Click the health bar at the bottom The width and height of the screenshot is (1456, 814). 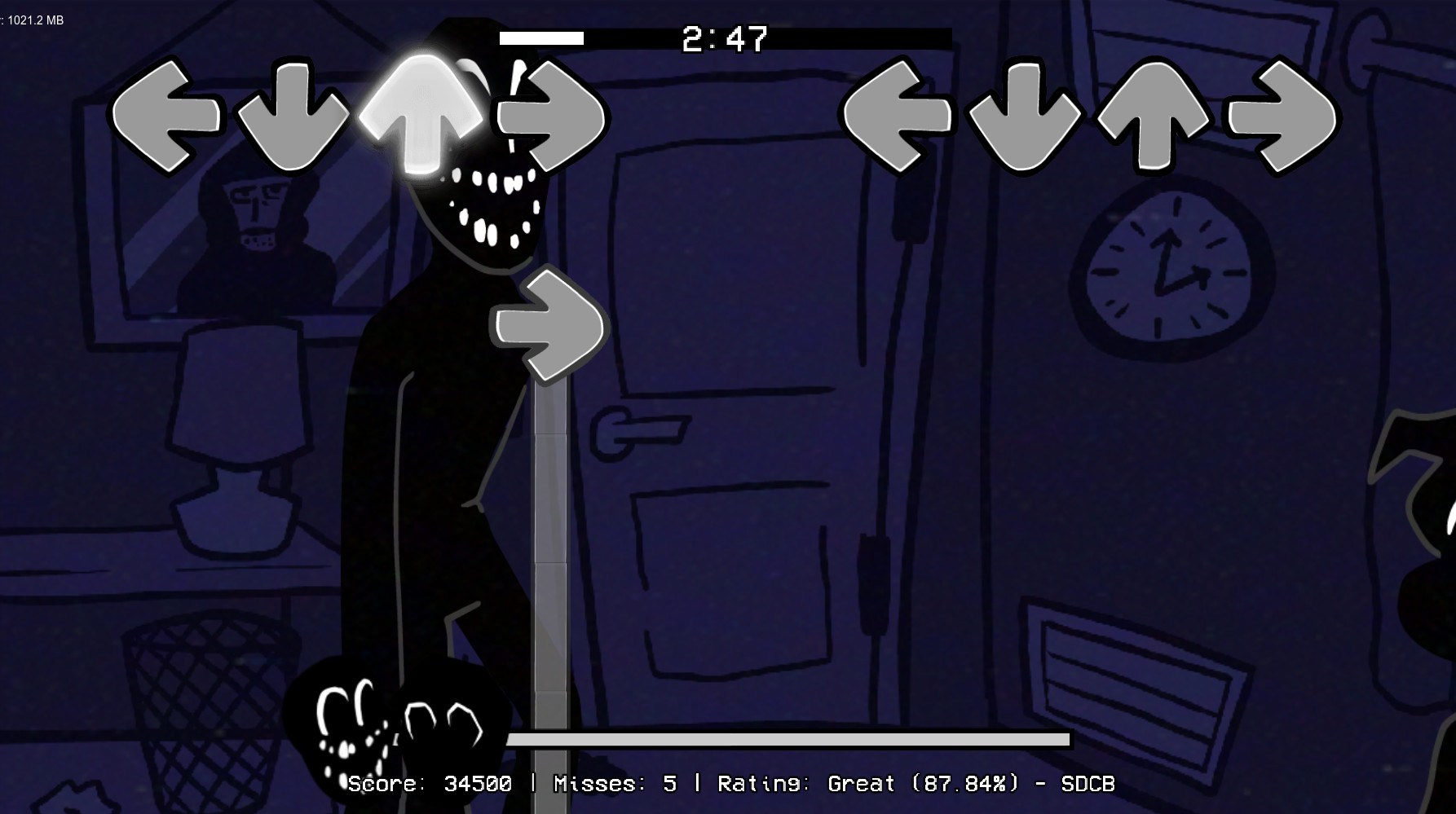coord(788,740)
